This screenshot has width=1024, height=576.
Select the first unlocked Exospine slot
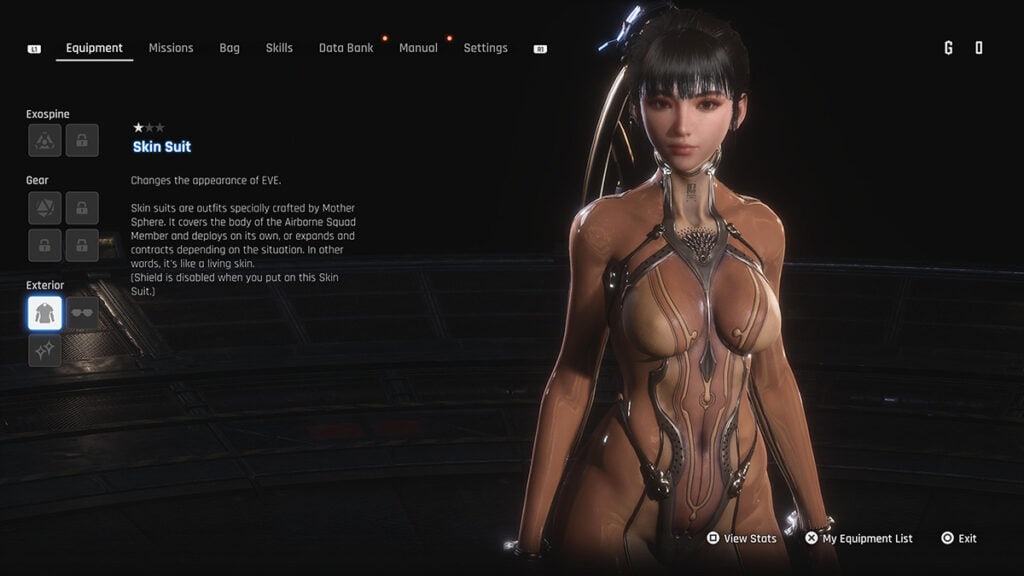click(x=45, y=141)
